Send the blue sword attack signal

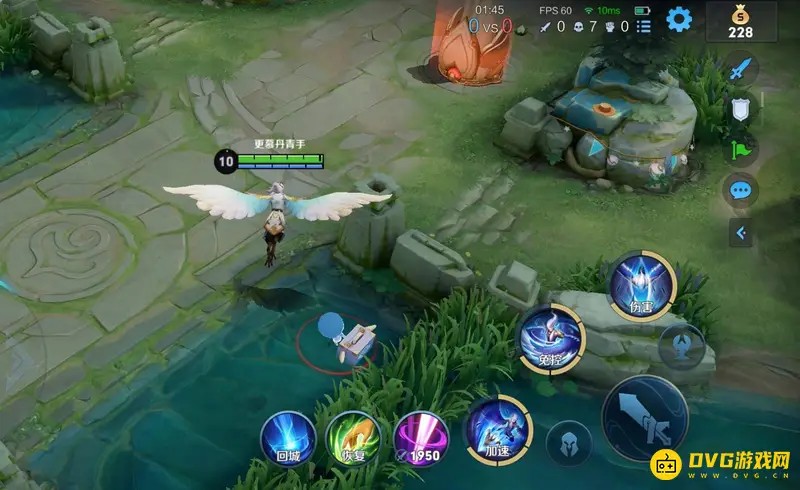(x=740, y=70)
